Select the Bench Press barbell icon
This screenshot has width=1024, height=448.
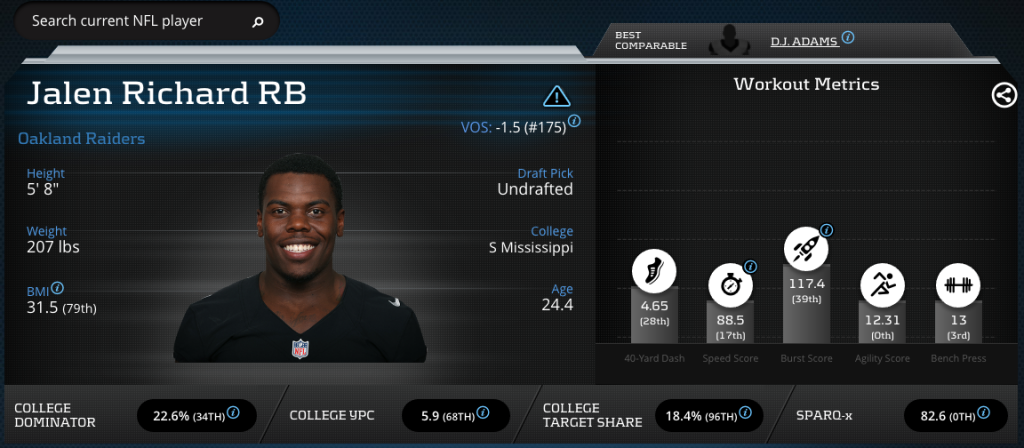point(958,286)
